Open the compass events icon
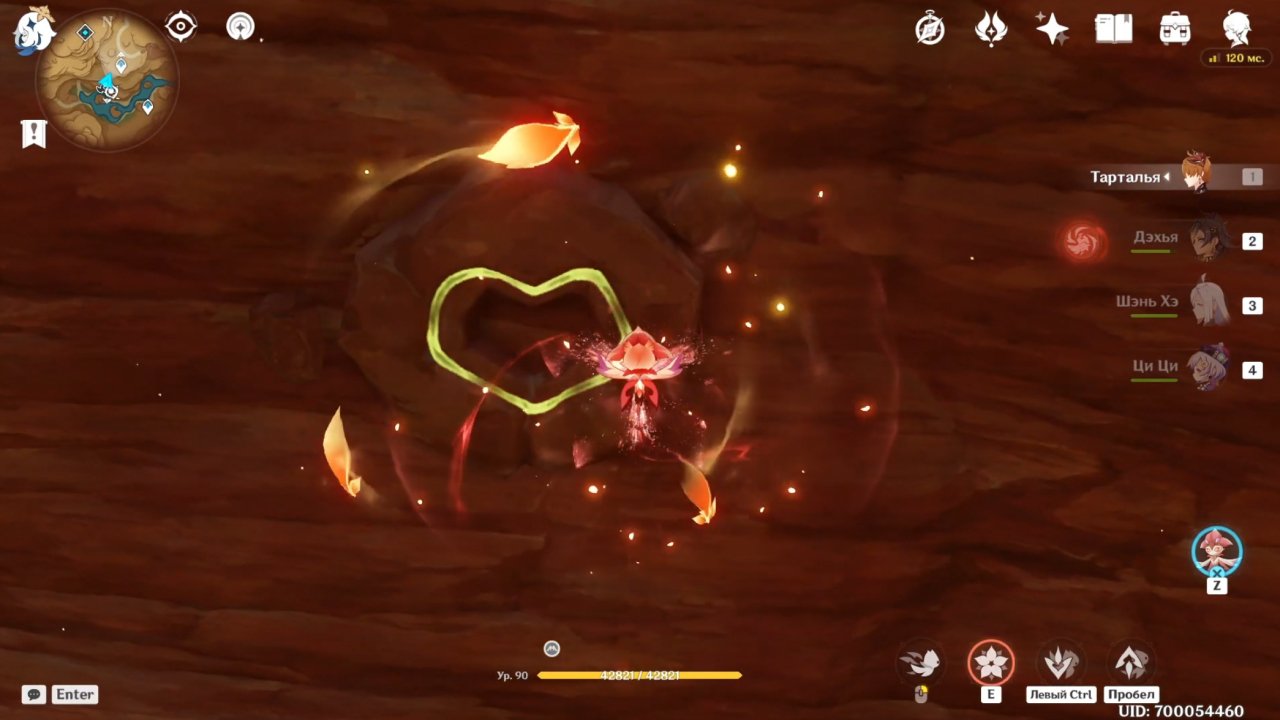This screenshot has height=720, width=1280. [x=930, y=29]
